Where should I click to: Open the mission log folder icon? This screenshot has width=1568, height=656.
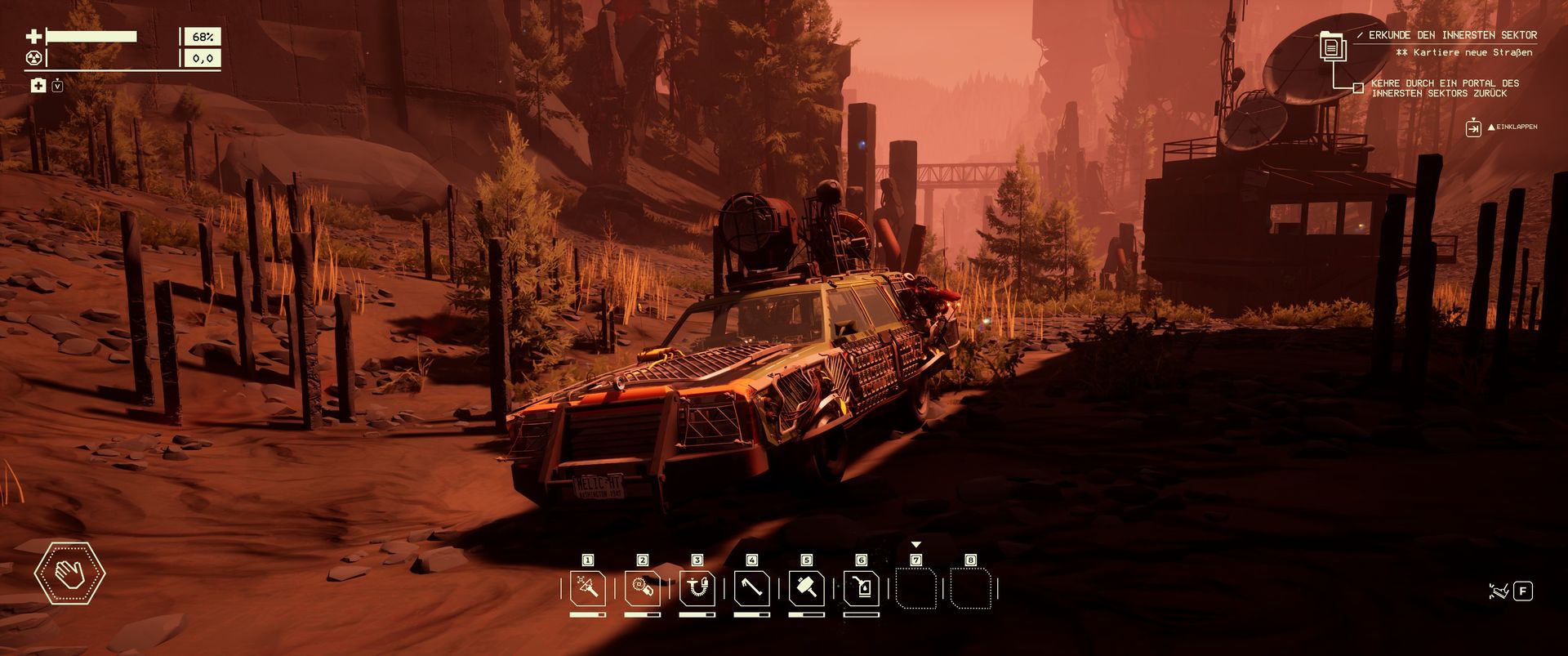point(1332,46)
